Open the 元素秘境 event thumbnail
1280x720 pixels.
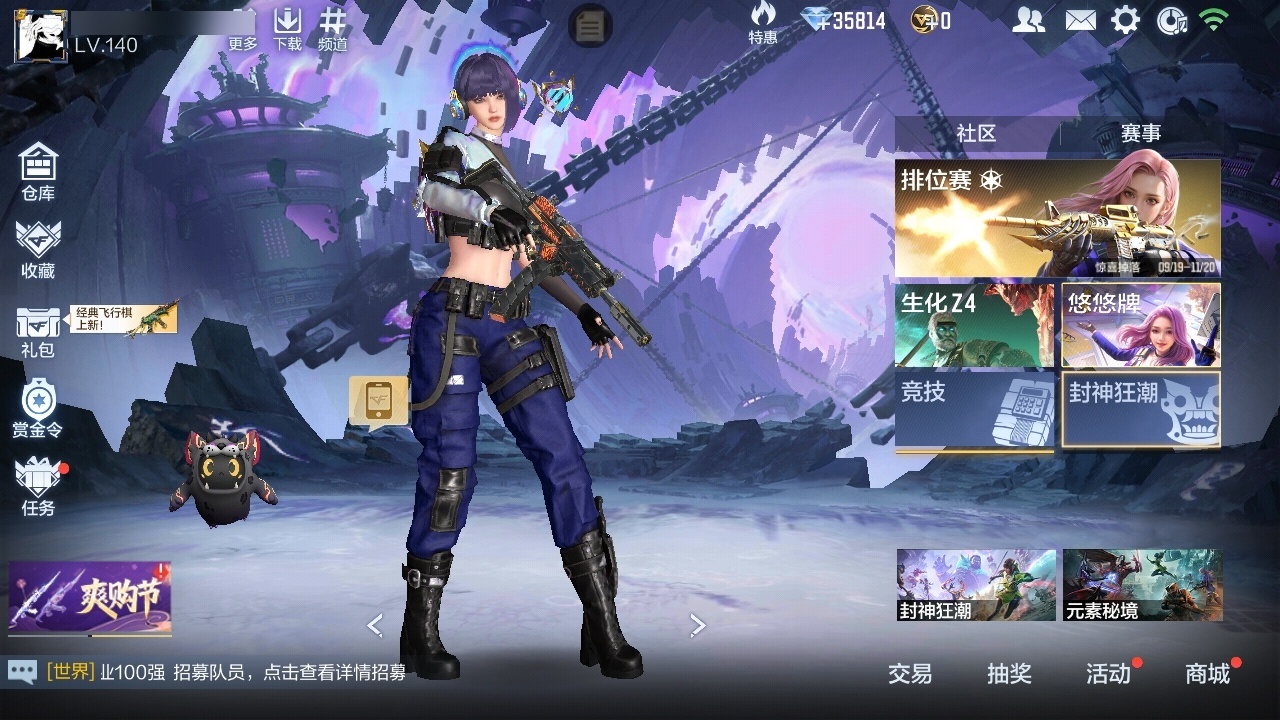click(1142, 584)
